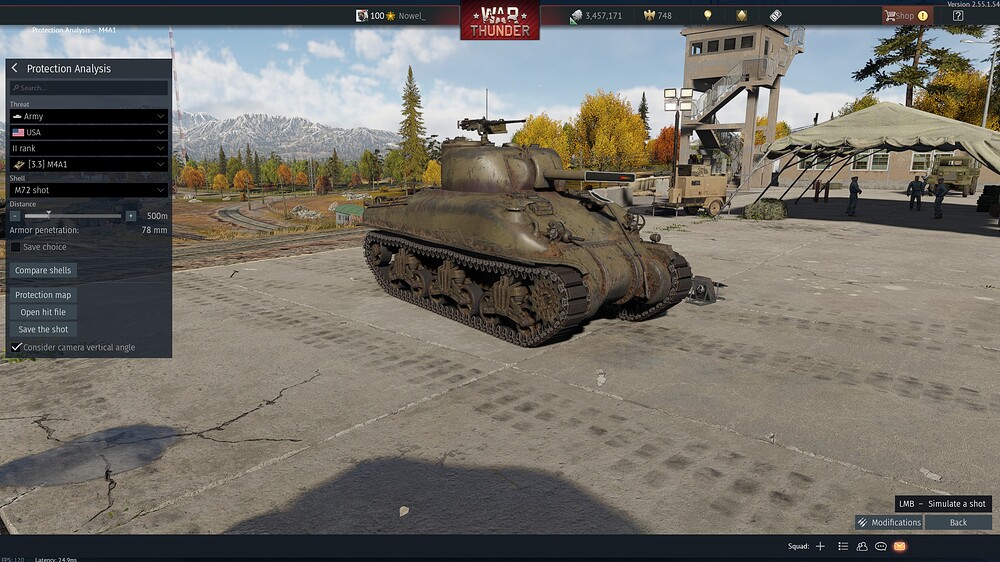Increase distance with the plus button
The image size is (1000, 562).
coord(131,215)
